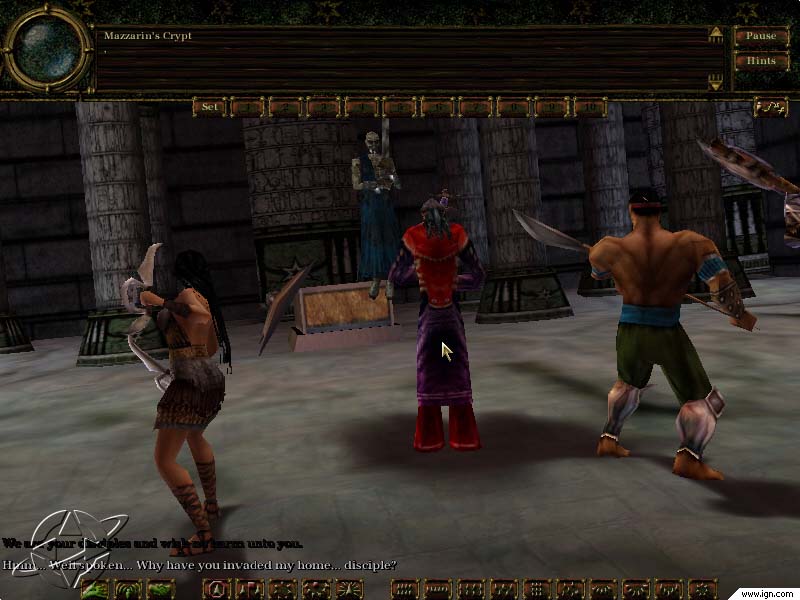Toggle the button right of the number row

click(770, 107)
